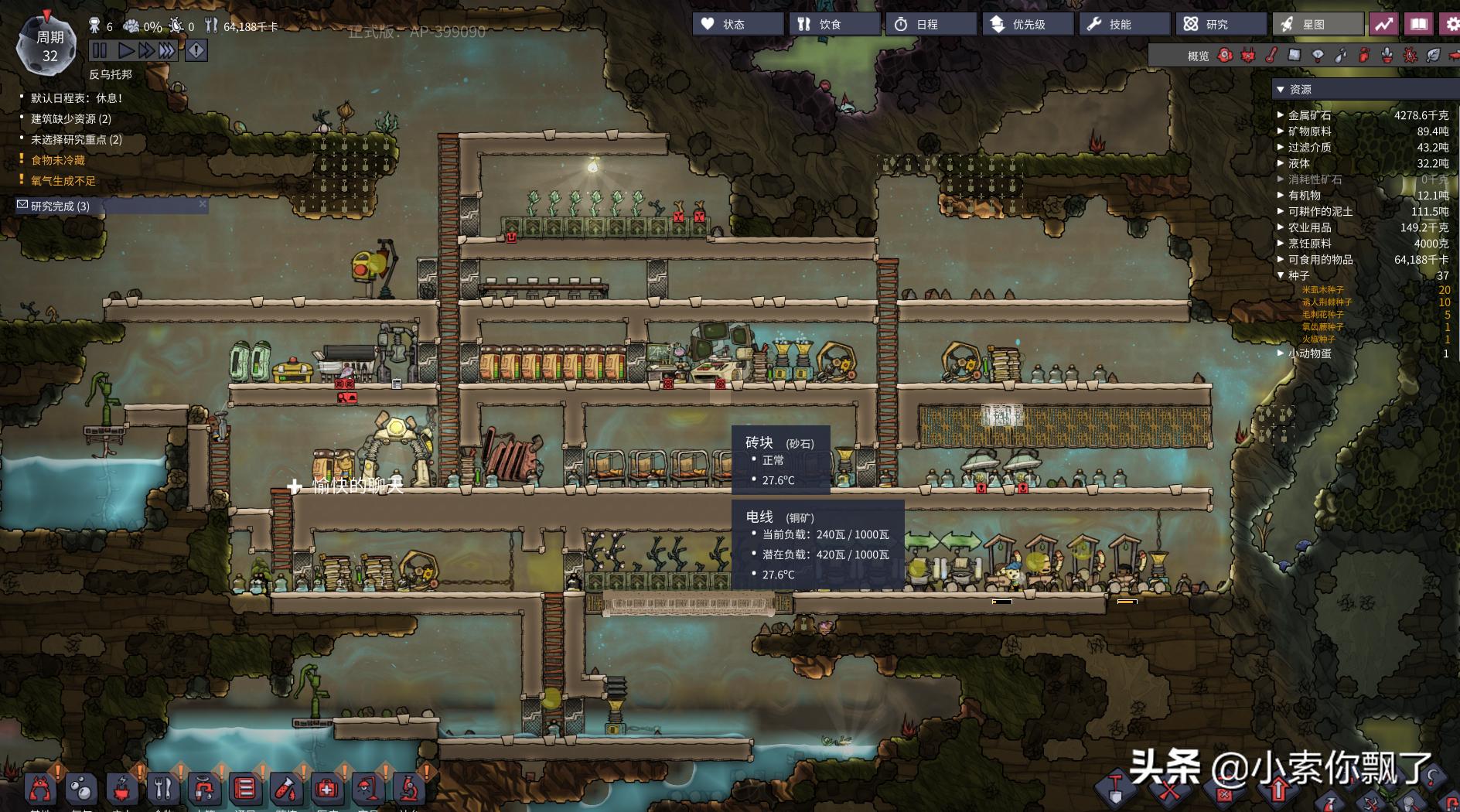Open the 优先级 priorities screen
Screen dimensions: 1460x812
pos(1027,24)
